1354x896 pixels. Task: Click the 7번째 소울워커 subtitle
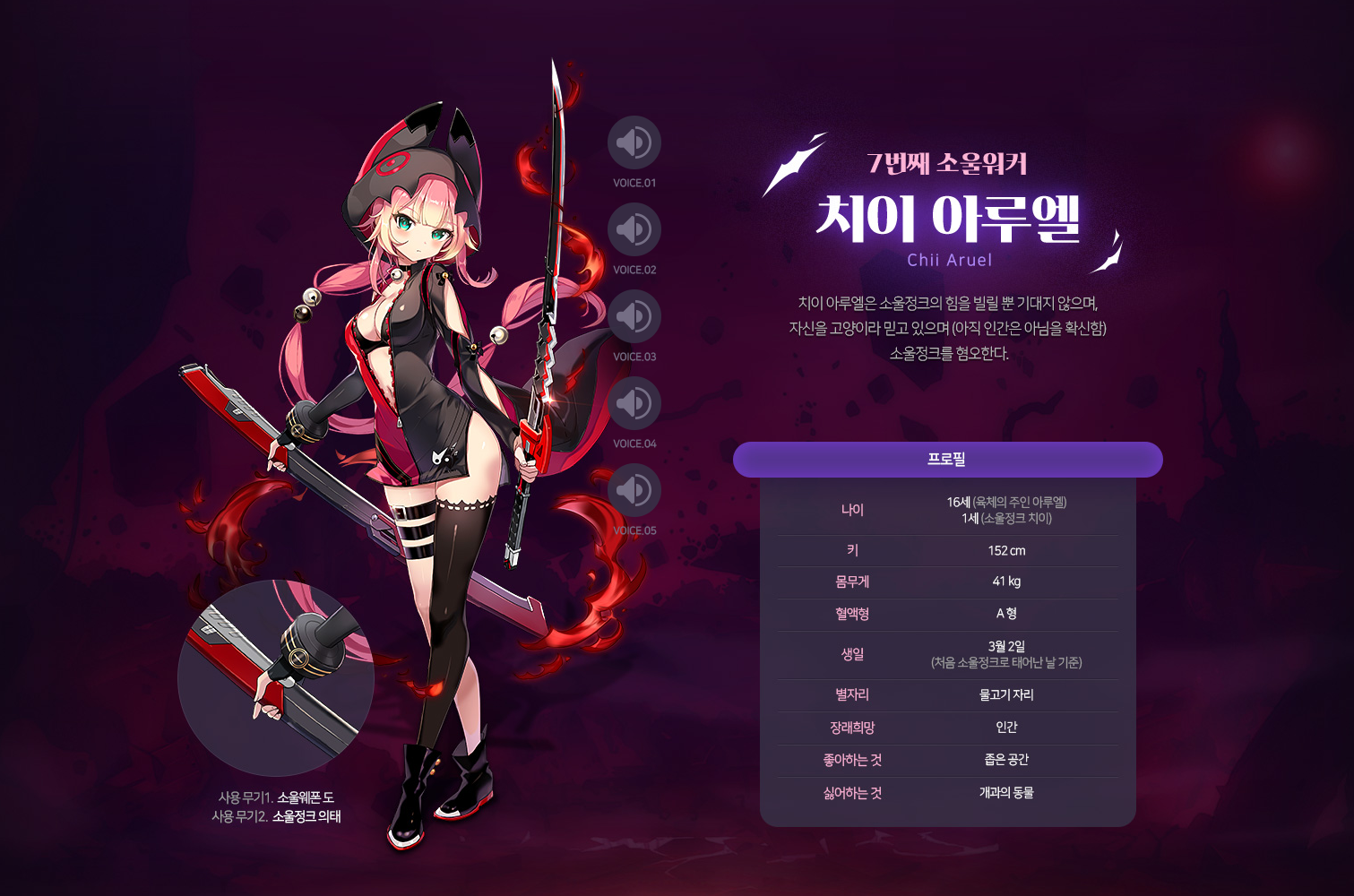coord(948,164)
